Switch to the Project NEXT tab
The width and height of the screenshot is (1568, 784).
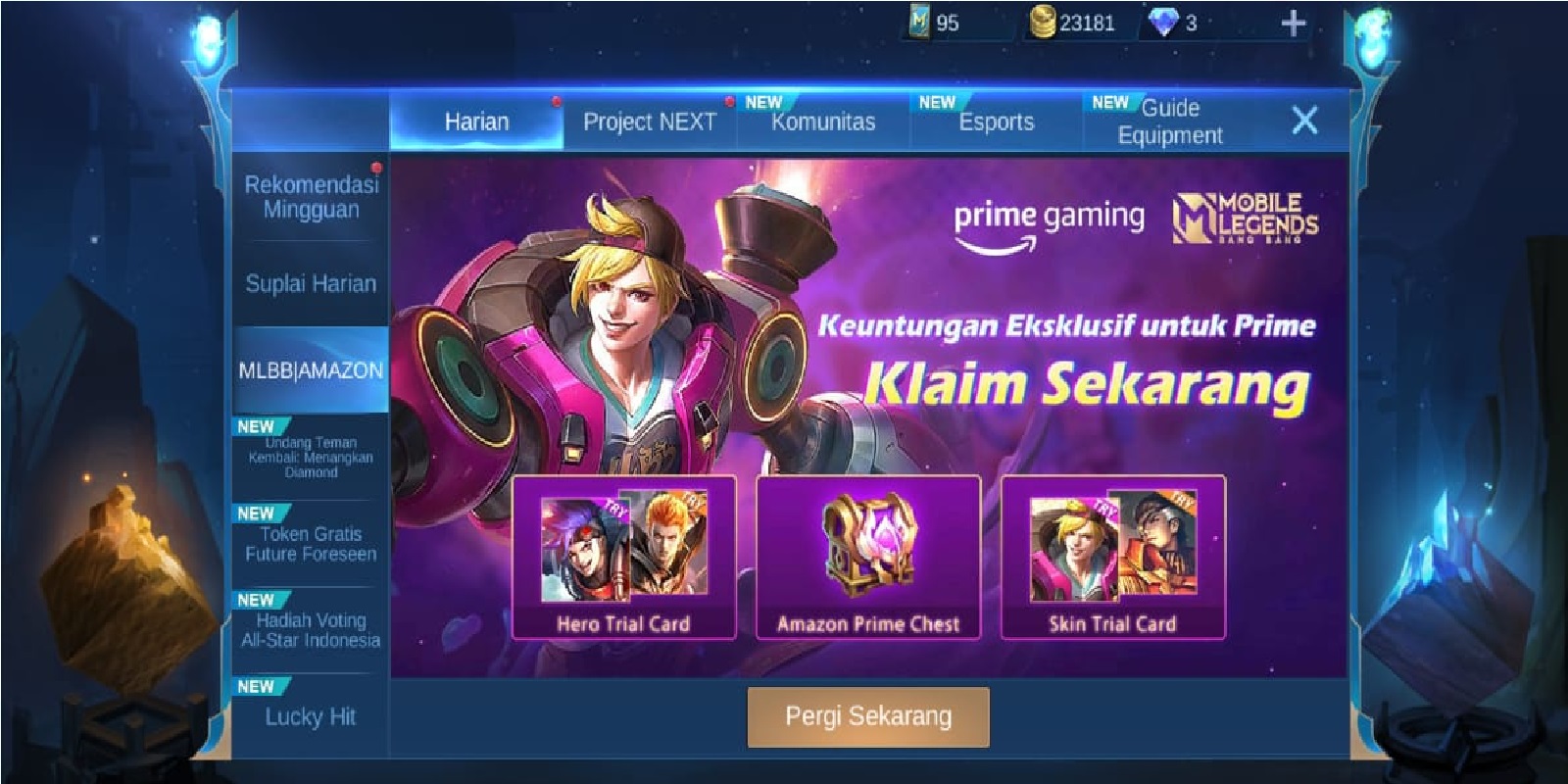(x=649, y=122)
